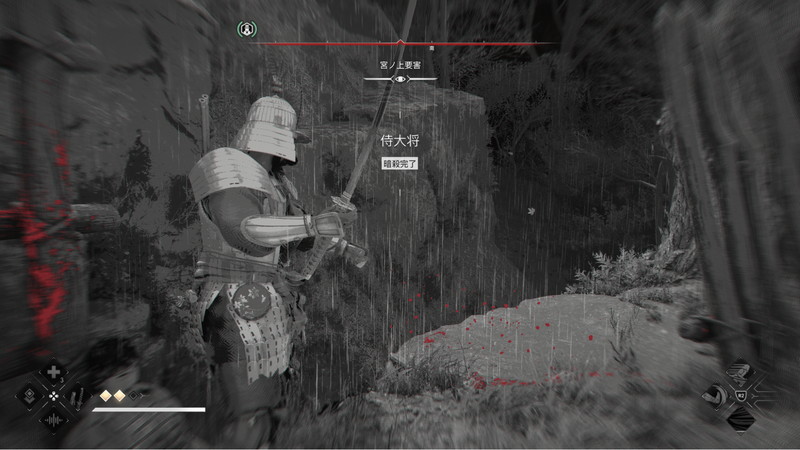Click the red compass bar marker
The image size is (800, 450).
pos(400,43)
